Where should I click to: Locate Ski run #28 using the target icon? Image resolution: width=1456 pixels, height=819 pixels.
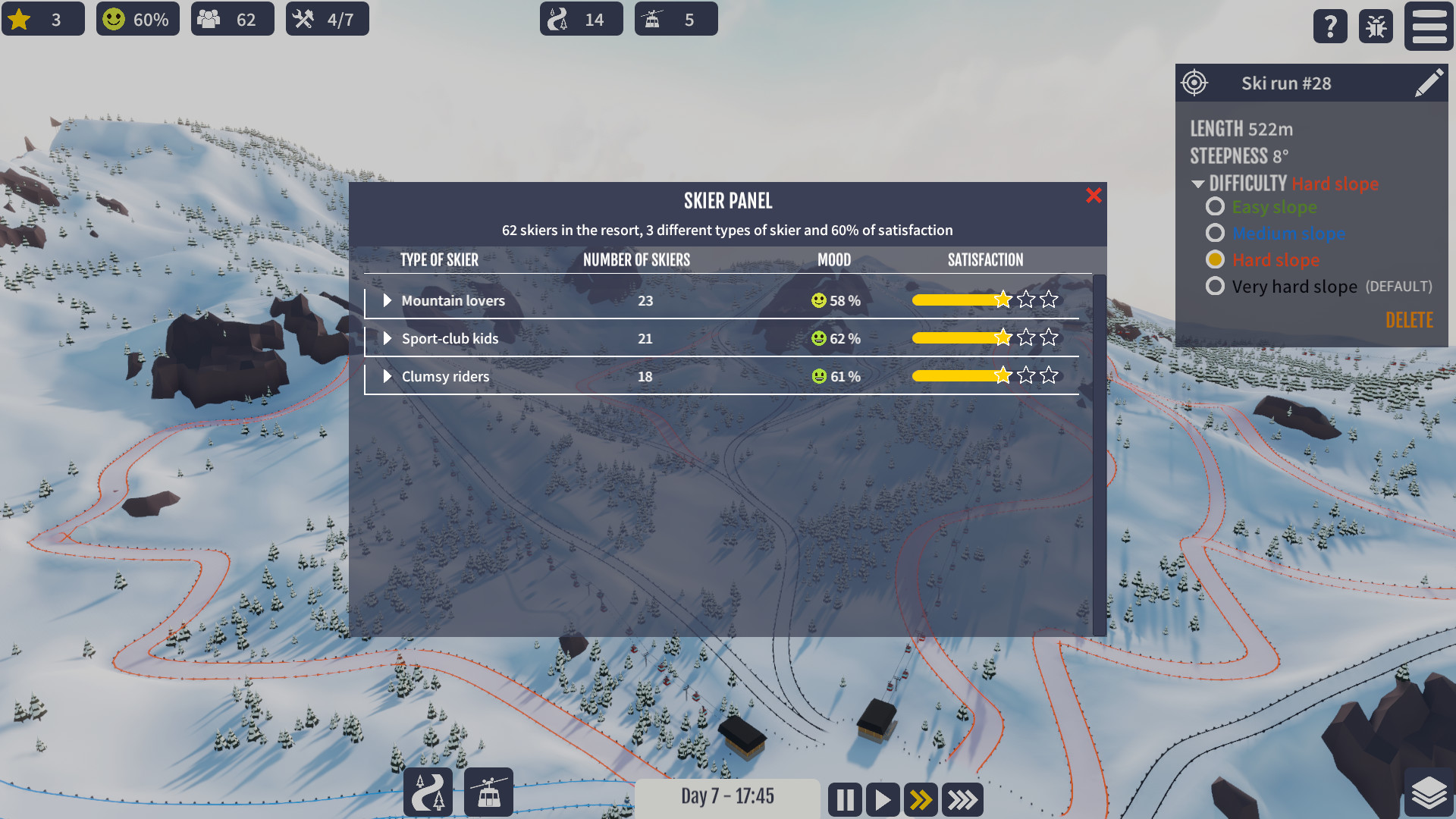(x=1196, y=83)
